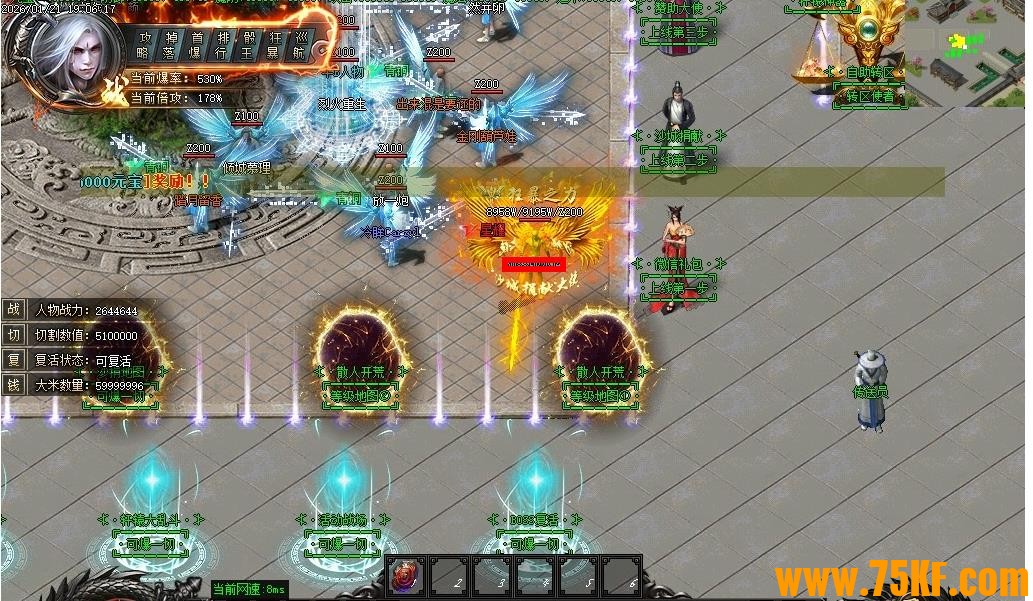1033x601 pixels.
Task: Show the 排行 ranking list
Action: (222, 45)
